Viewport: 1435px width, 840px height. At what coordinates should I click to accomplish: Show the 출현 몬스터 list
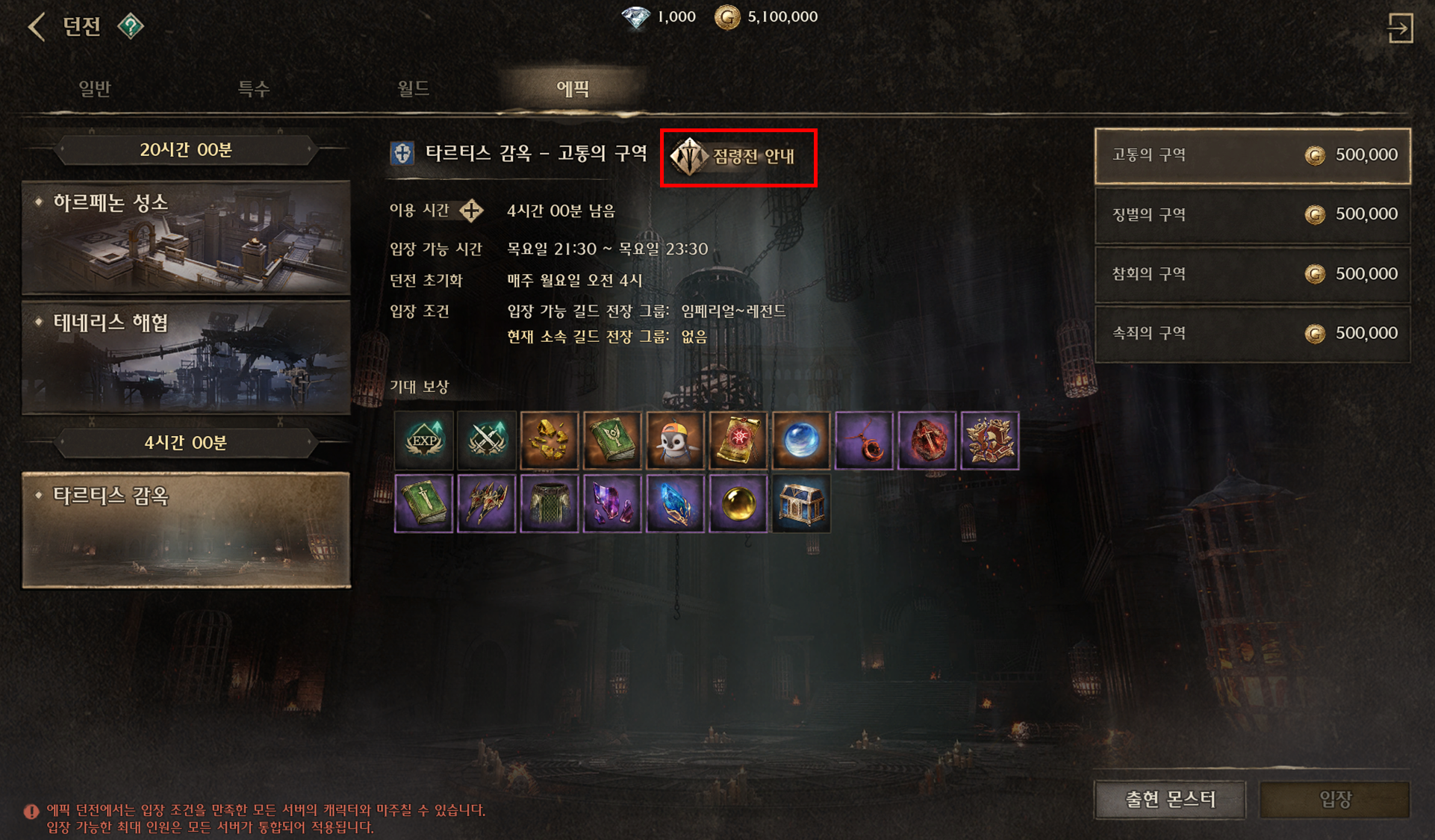click(1170, 800)
